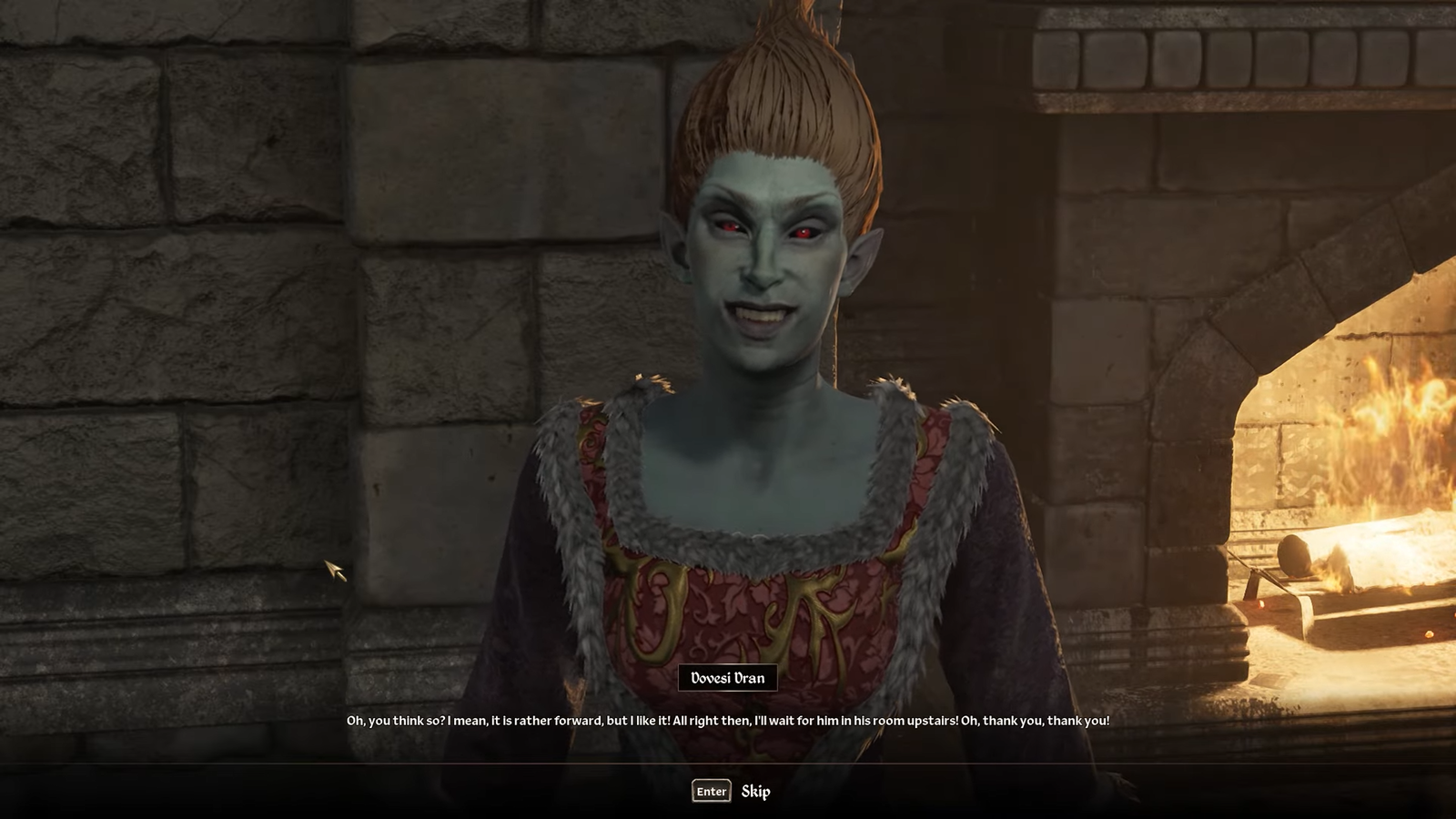Click the Skip button to skip dialogue
The image size is (1456, 819).
point(758,791)
